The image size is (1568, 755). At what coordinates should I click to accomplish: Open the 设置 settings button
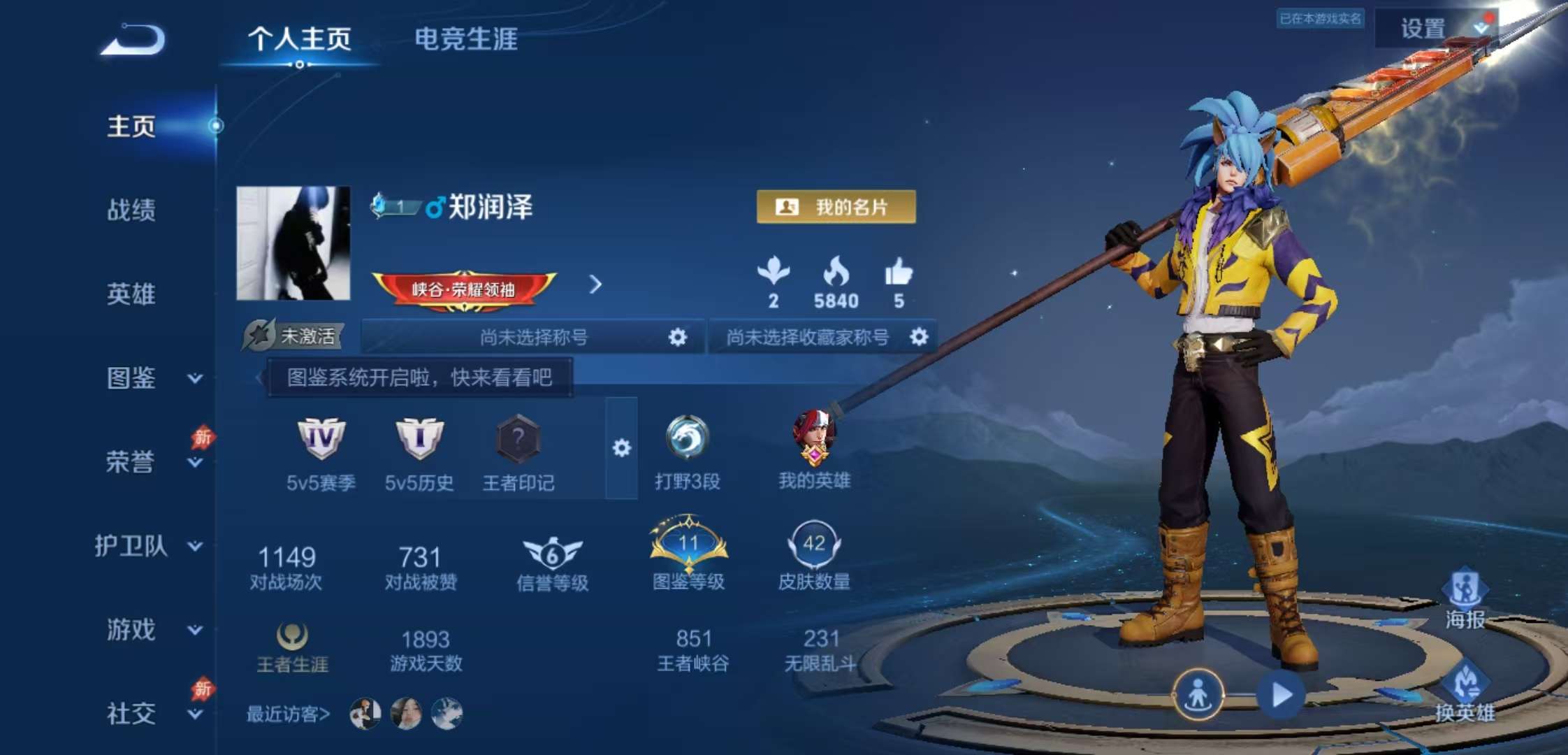point(1423,29)
